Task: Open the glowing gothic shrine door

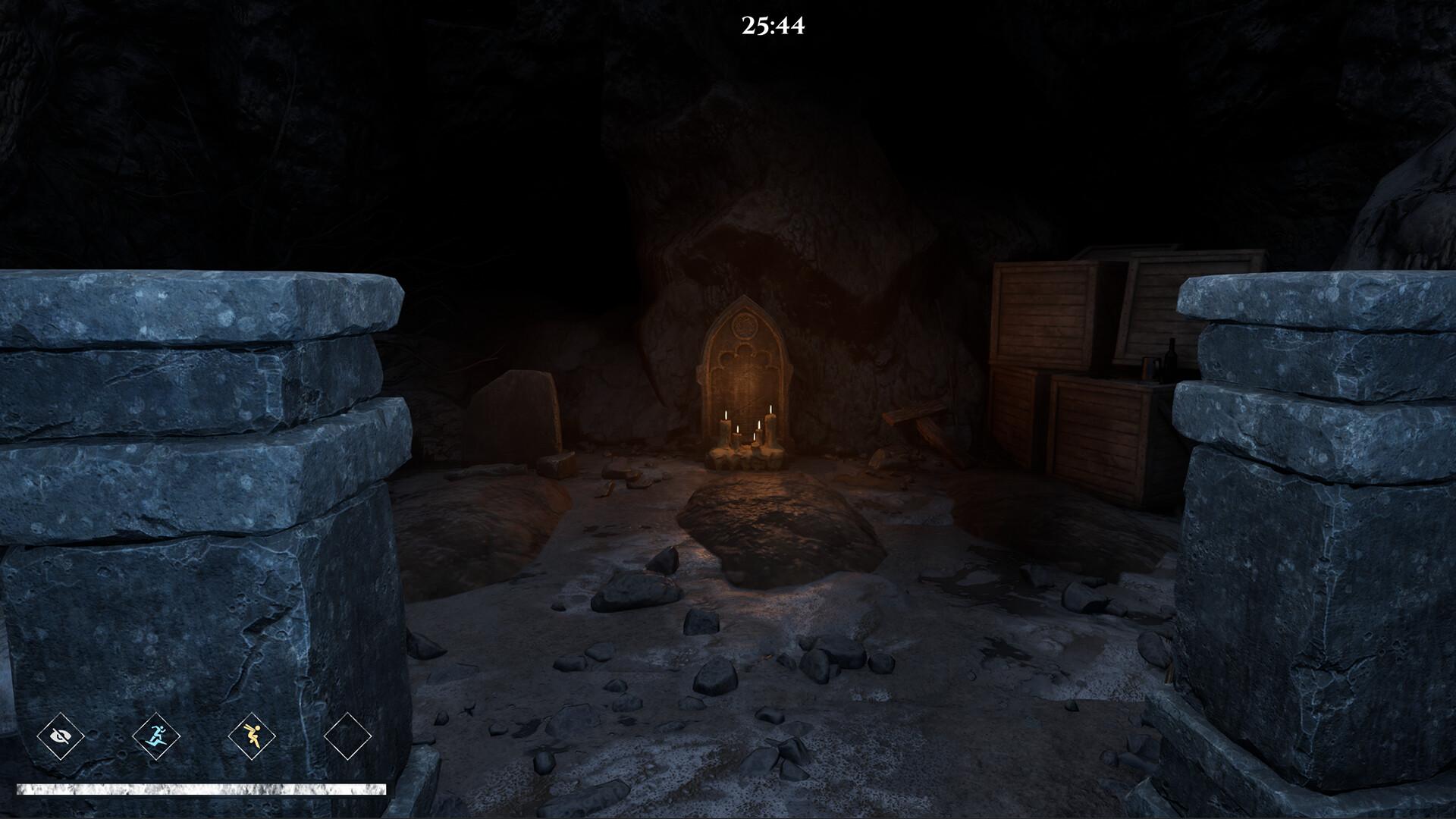Action: coord(745,379)
